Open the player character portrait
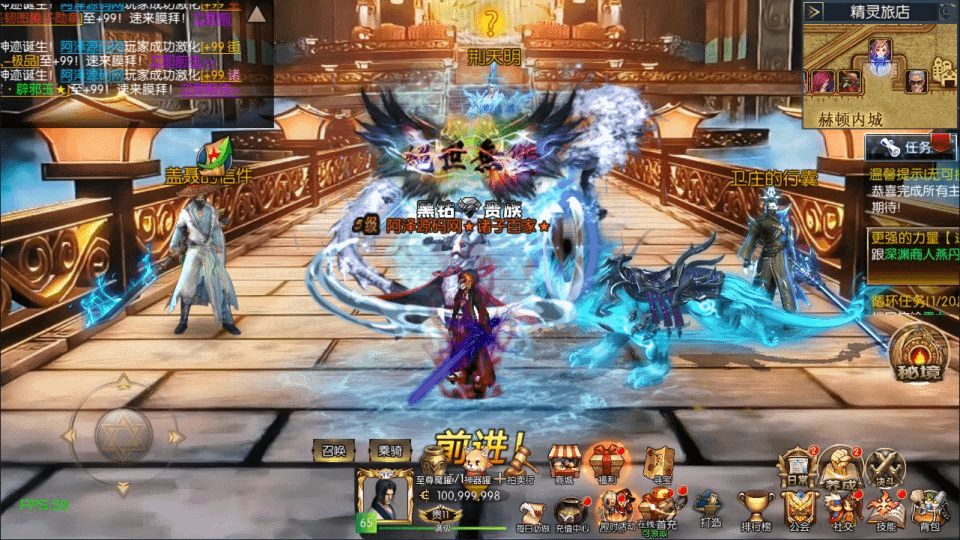The width and height of the screenshot is (960, 540). click(385, 495)
